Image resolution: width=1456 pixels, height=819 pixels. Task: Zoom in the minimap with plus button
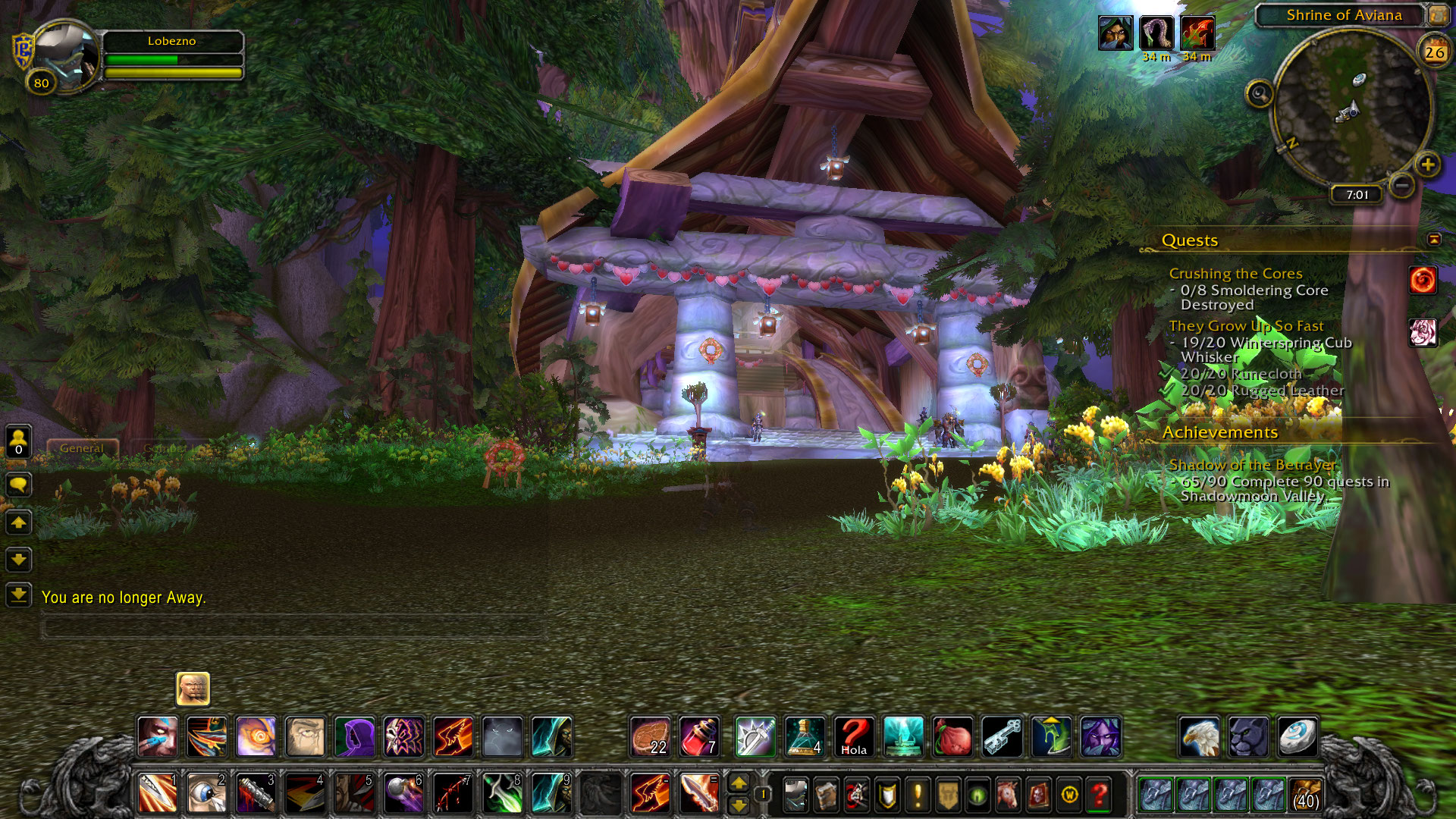1428,165
